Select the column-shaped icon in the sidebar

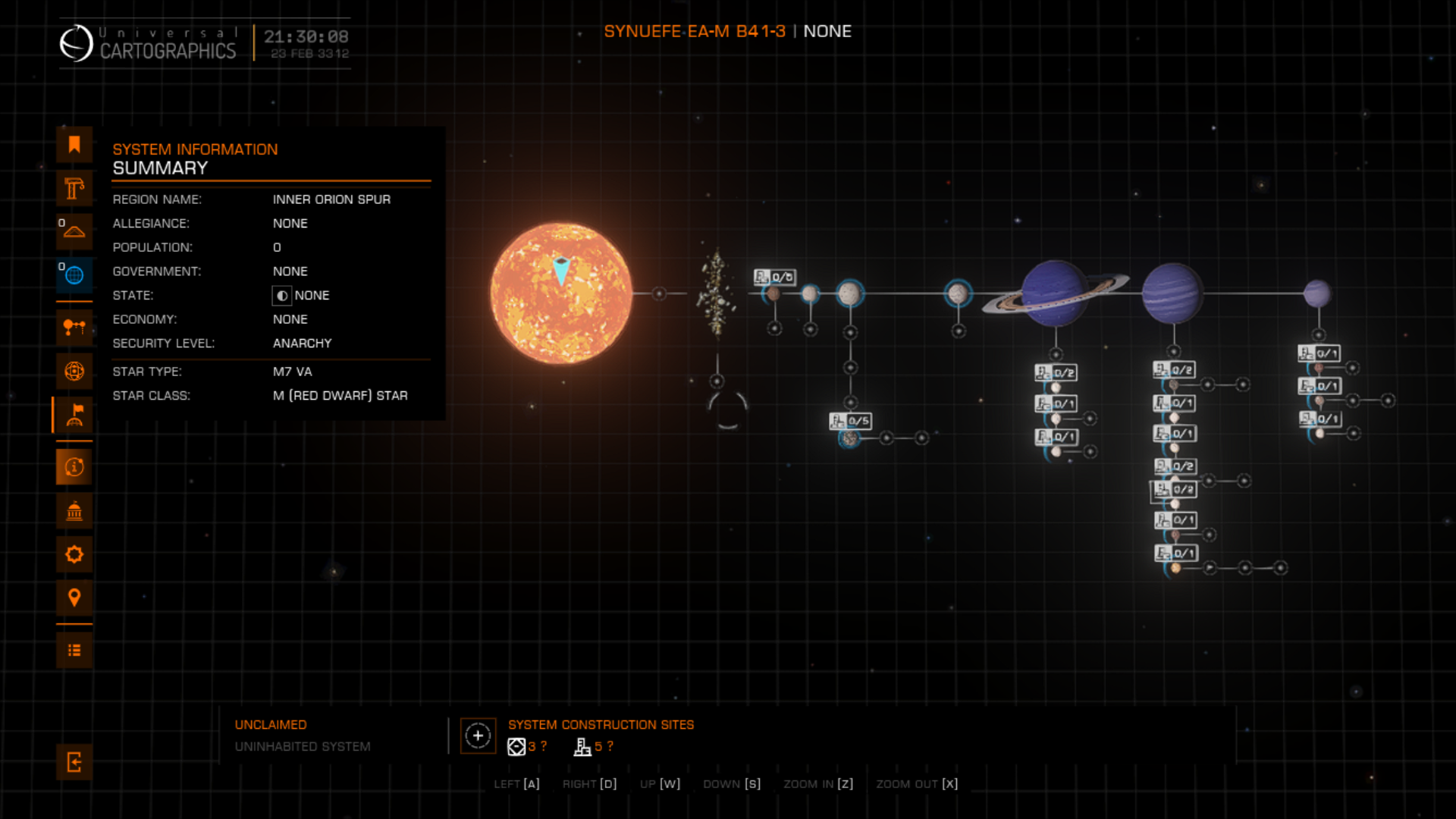(x=74, y=188)
